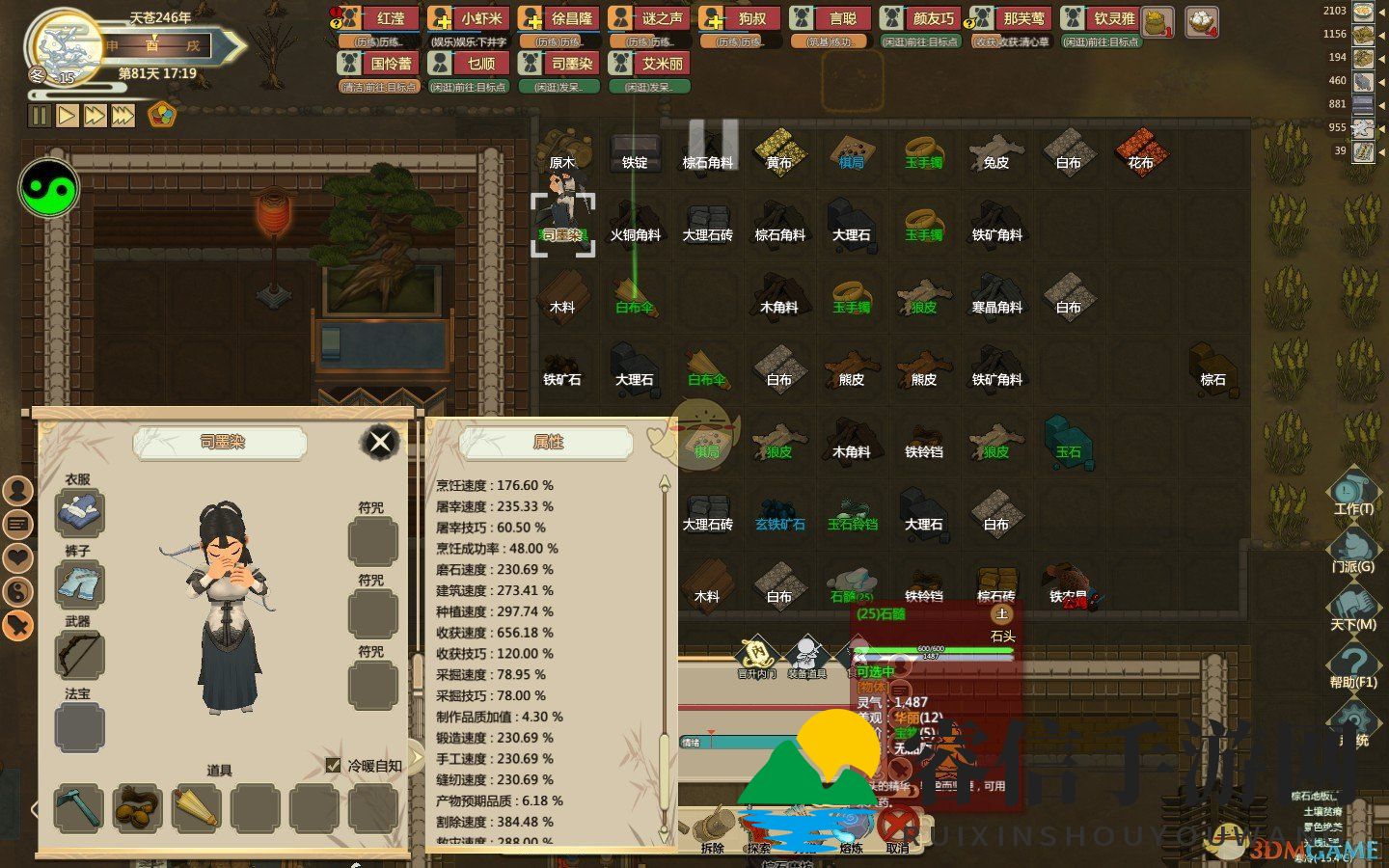Select the bow in the weapon slot
This screenshot has width=1389, height=868.
(x=79, y=655)
